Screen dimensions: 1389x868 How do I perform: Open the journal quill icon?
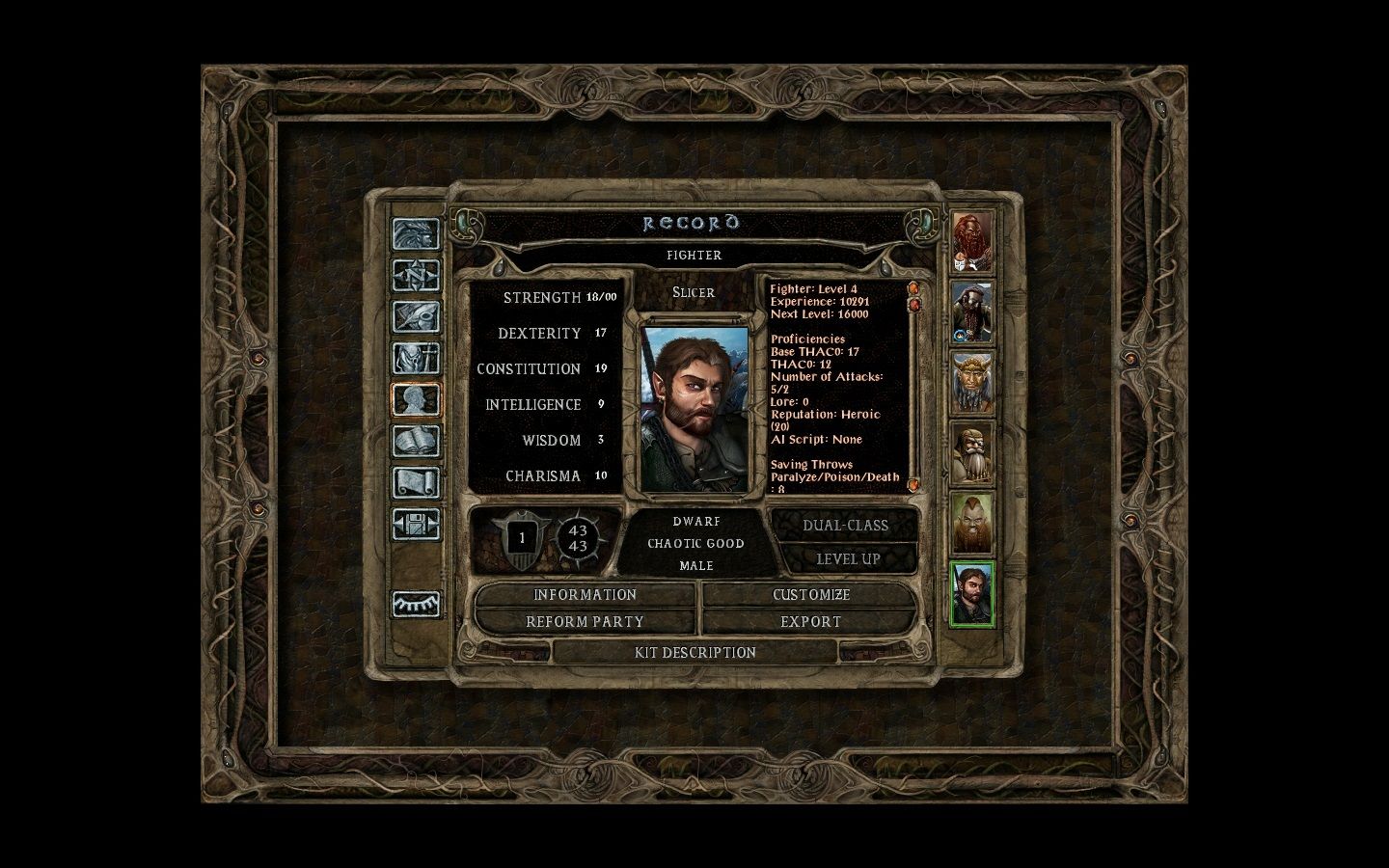pos(416,317)
